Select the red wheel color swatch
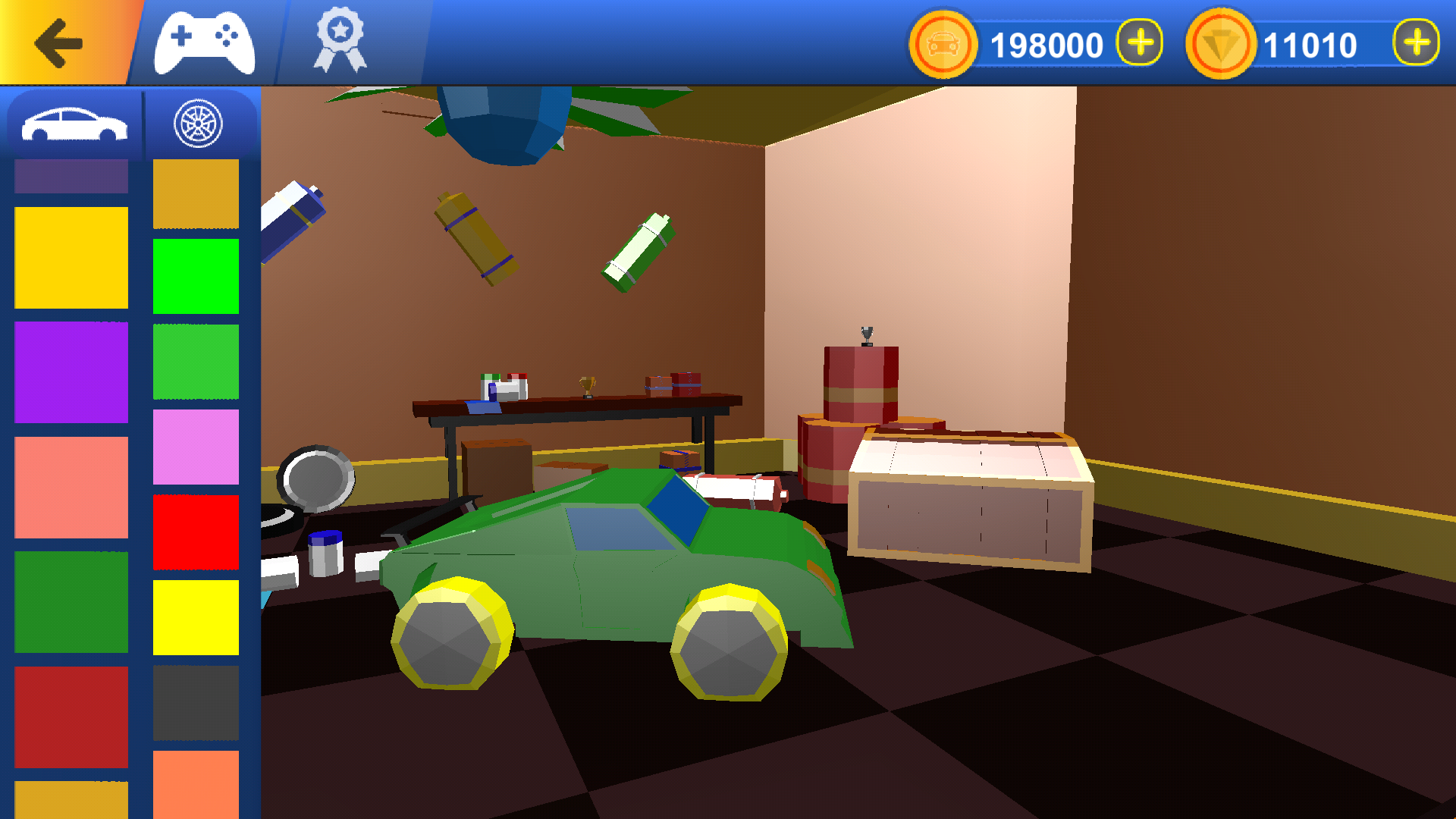 pos(195,532)
